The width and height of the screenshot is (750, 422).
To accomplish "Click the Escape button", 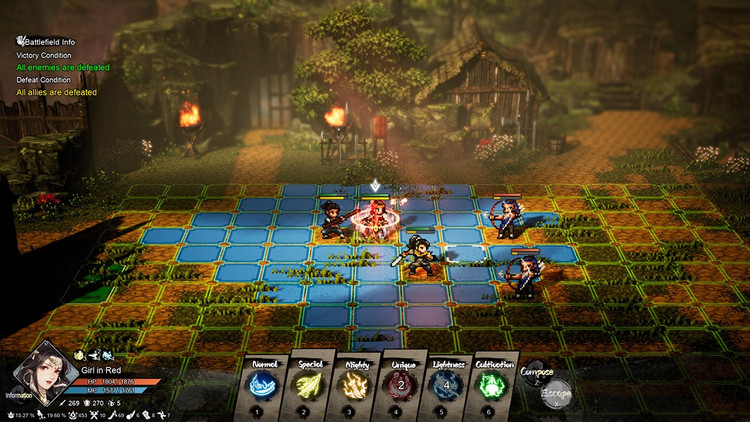I will [x=555, y=392].
